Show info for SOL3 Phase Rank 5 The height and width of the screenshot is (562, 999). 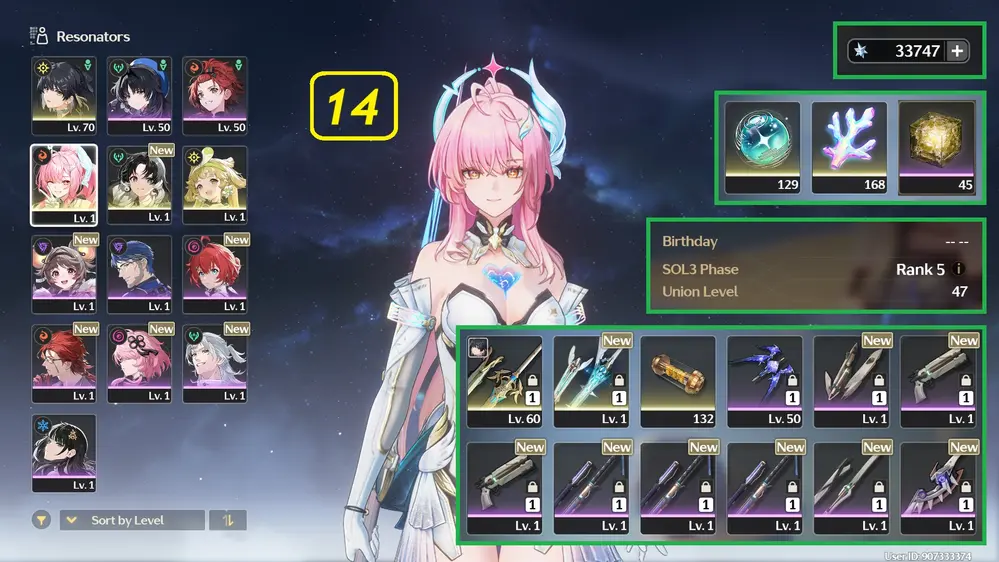tap(960, 269)
